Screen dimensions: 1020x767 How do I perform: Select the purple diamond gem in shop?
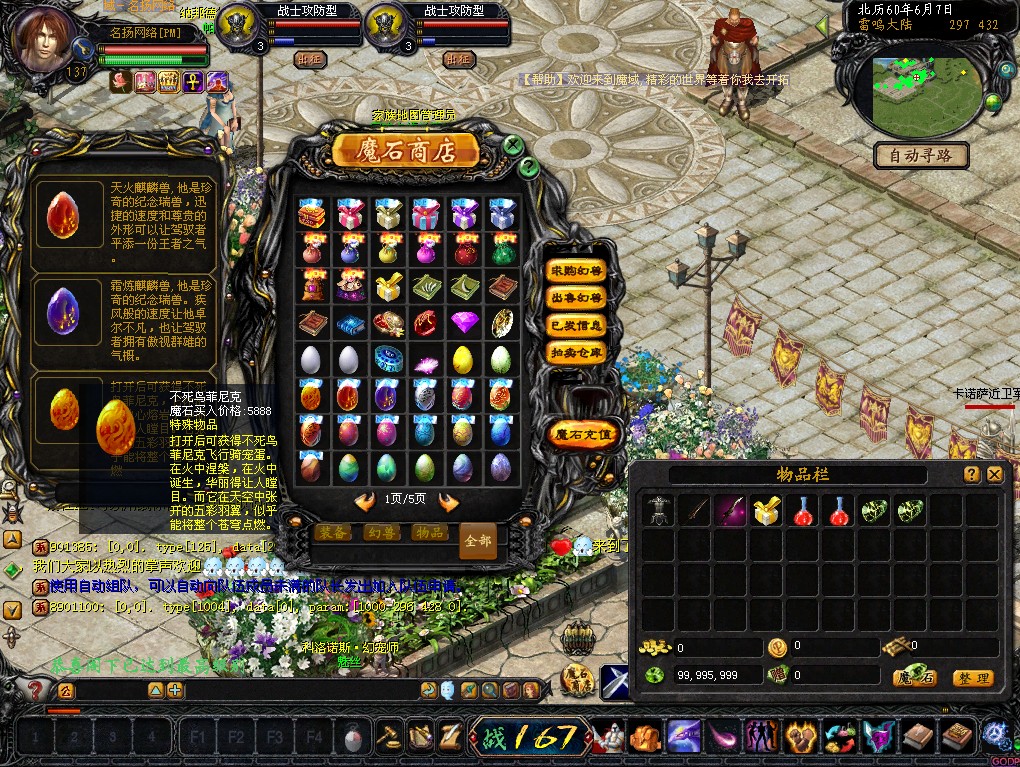463,322
